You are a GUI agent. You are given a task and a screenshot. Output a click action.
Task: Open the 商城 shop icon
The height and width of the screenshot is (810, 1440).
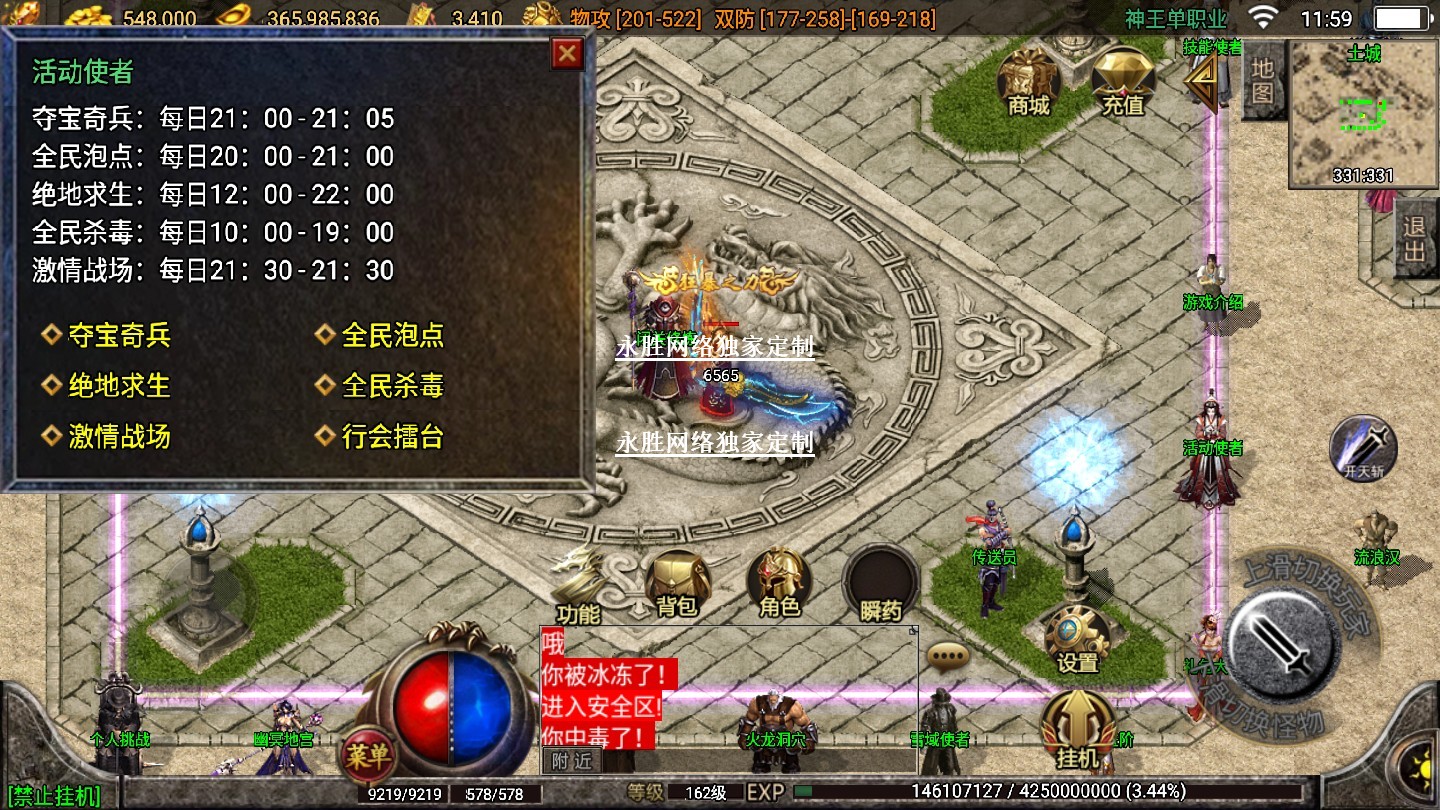[x=1029, y=80]
